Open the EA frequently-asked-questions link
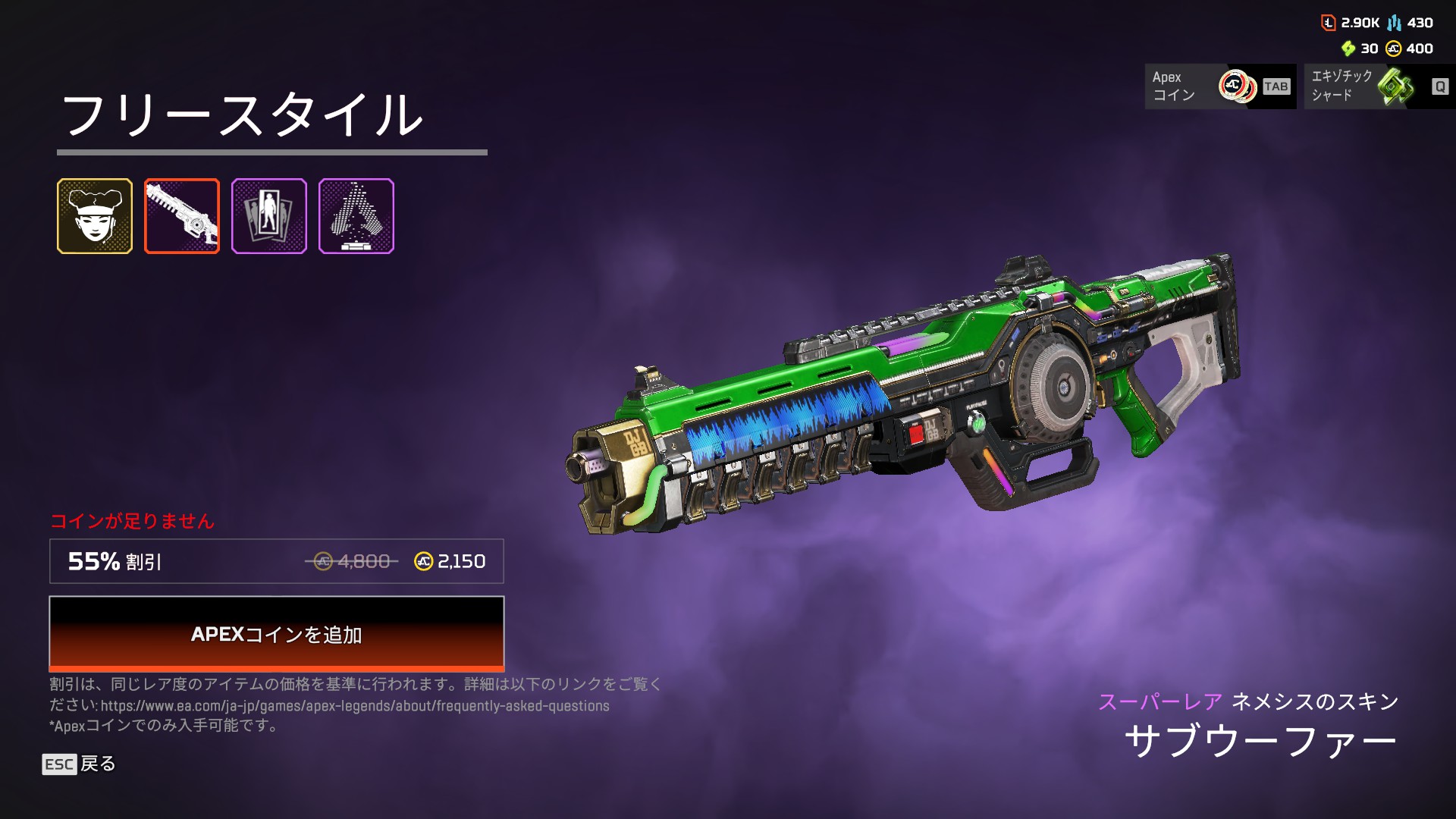Viewport: 1456px width, 819px height. pos(355,706)
